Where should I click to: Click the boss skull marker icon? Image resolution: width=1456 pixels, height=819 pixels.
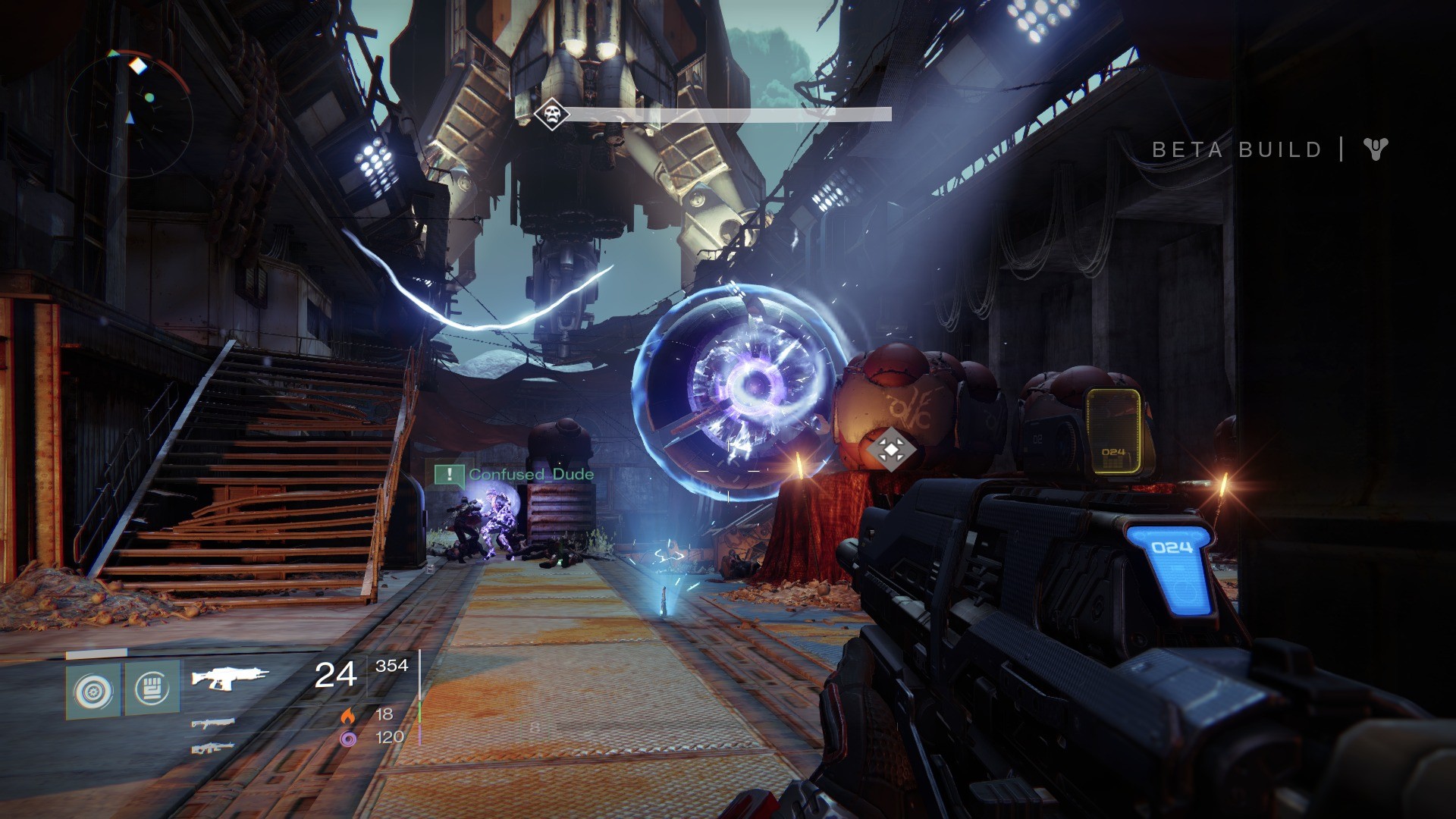pos(551,115)
